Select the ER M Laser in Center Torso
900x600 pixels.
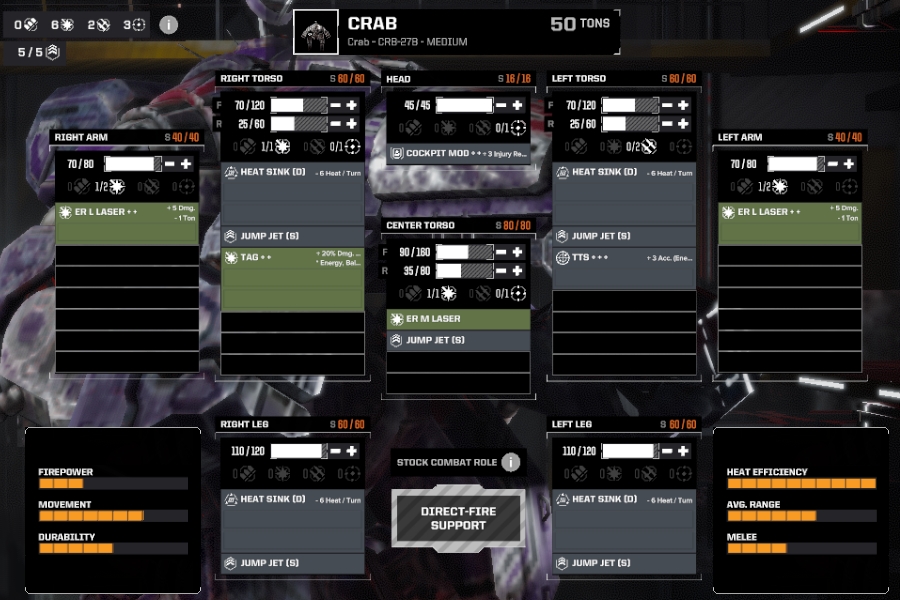pyautogui.click(x=458, y=319)
